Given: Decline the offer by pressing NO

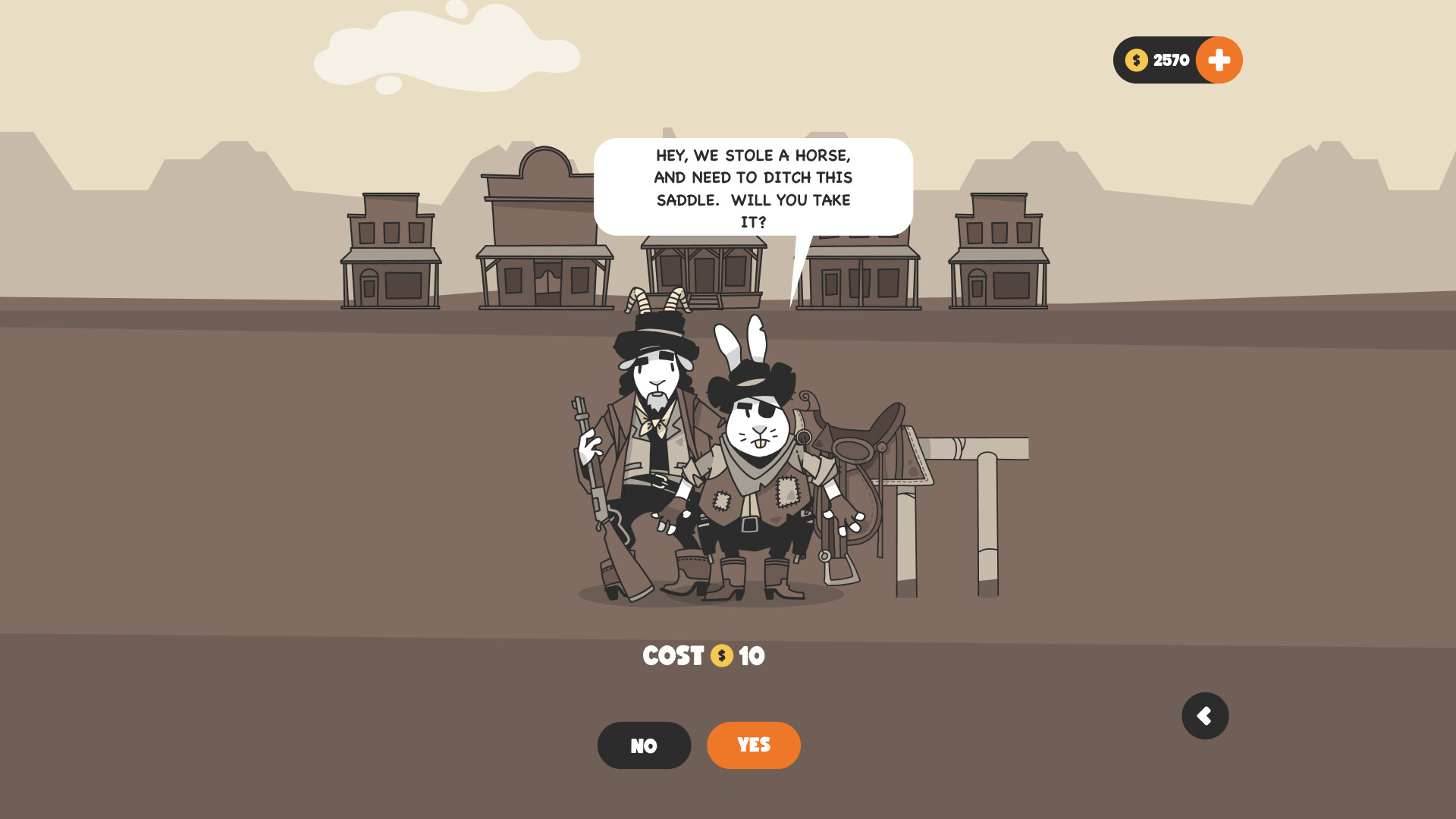Looking at the screenshot, I should 644,745.
